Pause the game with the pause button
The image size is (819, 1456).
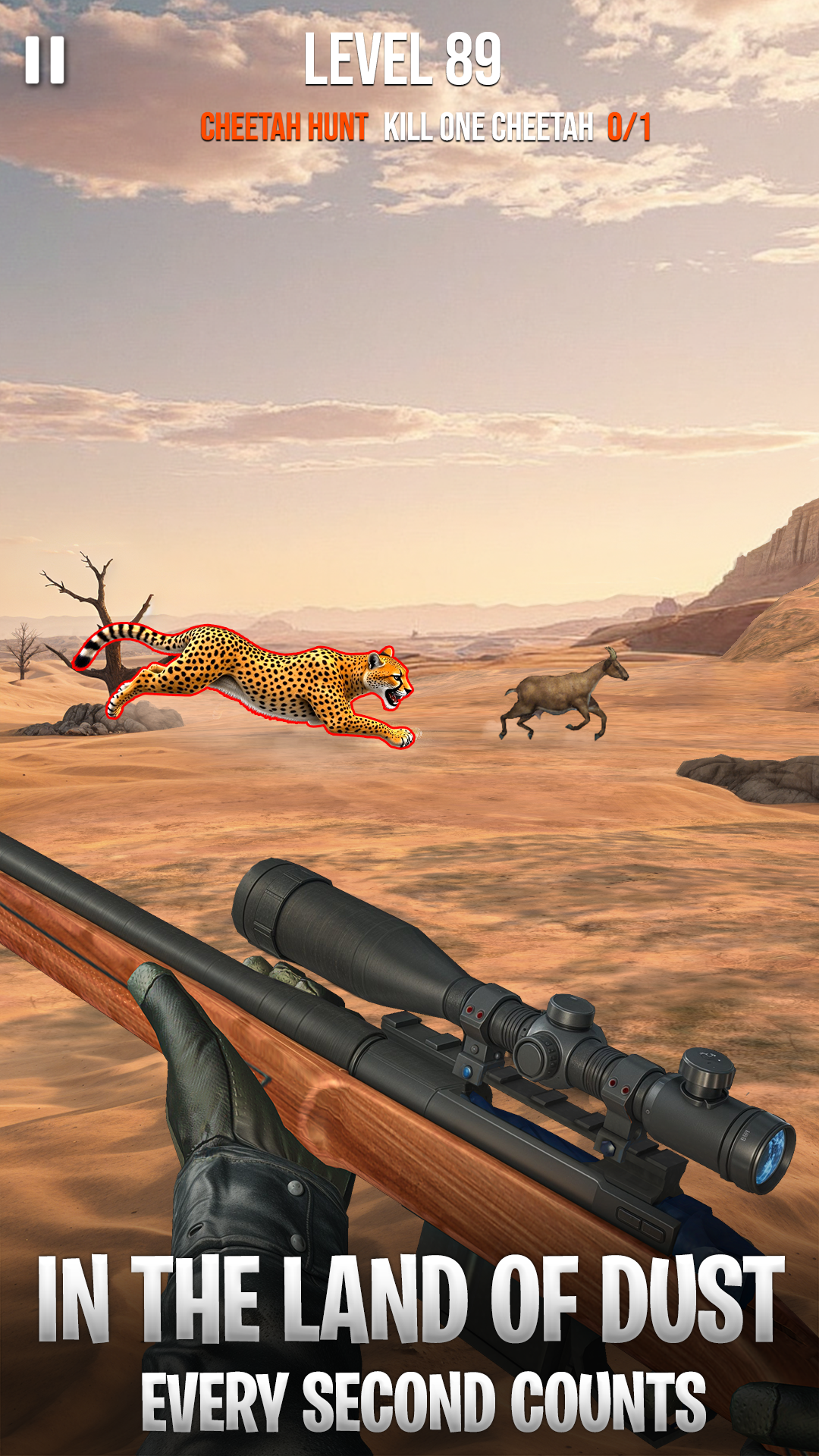point(45,61)
